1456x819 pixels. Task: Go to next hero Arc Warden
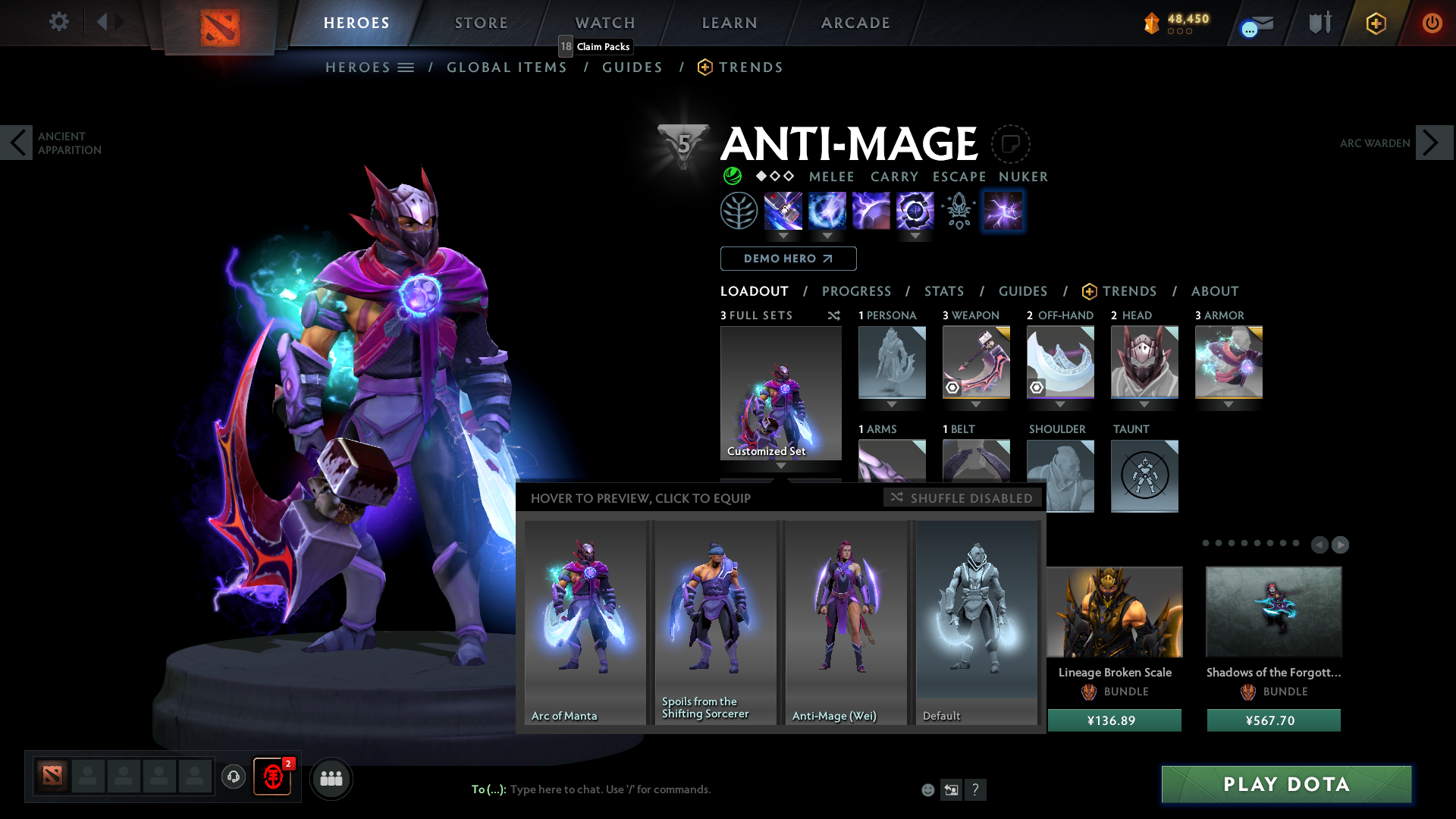pos(1433,143)
